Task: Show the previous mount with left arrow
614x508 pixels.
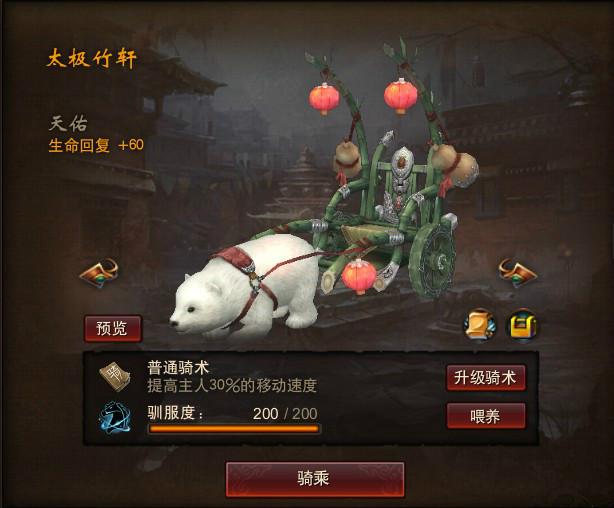Action: [99, 271]
